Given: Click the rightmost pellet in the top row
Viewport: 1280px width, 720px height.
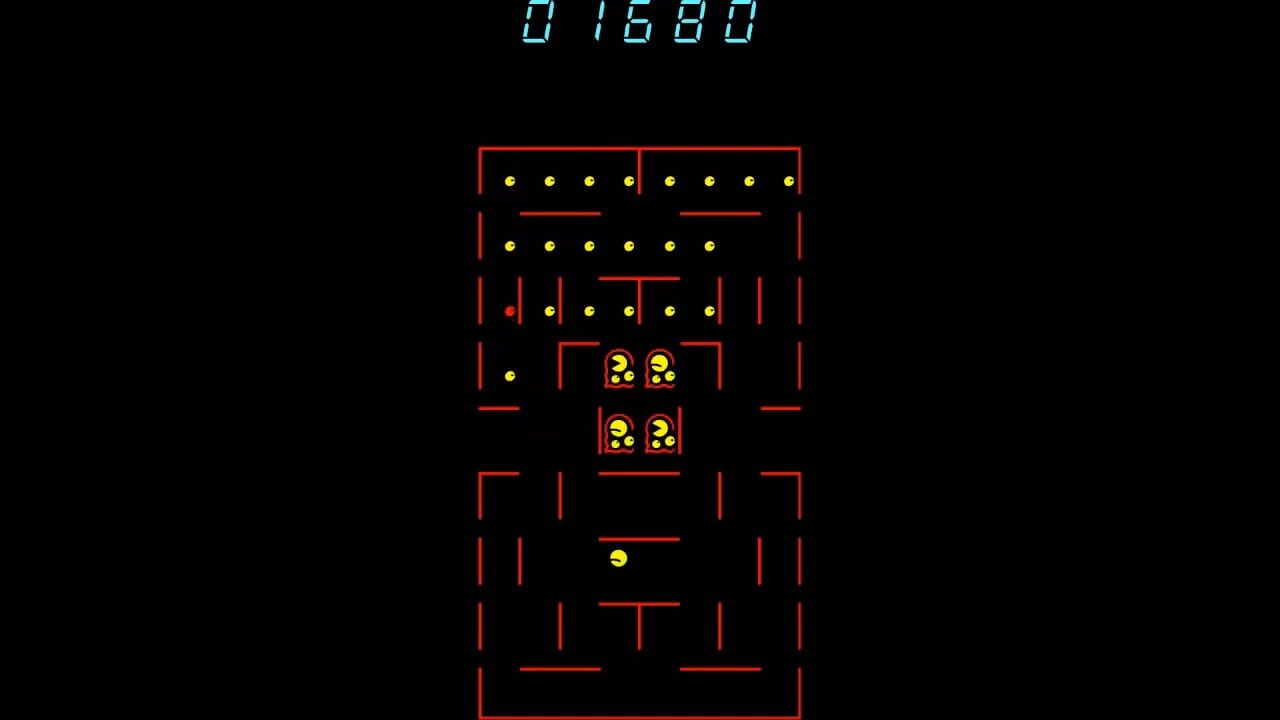Looking at the screenshot, I should click(787, 182).
